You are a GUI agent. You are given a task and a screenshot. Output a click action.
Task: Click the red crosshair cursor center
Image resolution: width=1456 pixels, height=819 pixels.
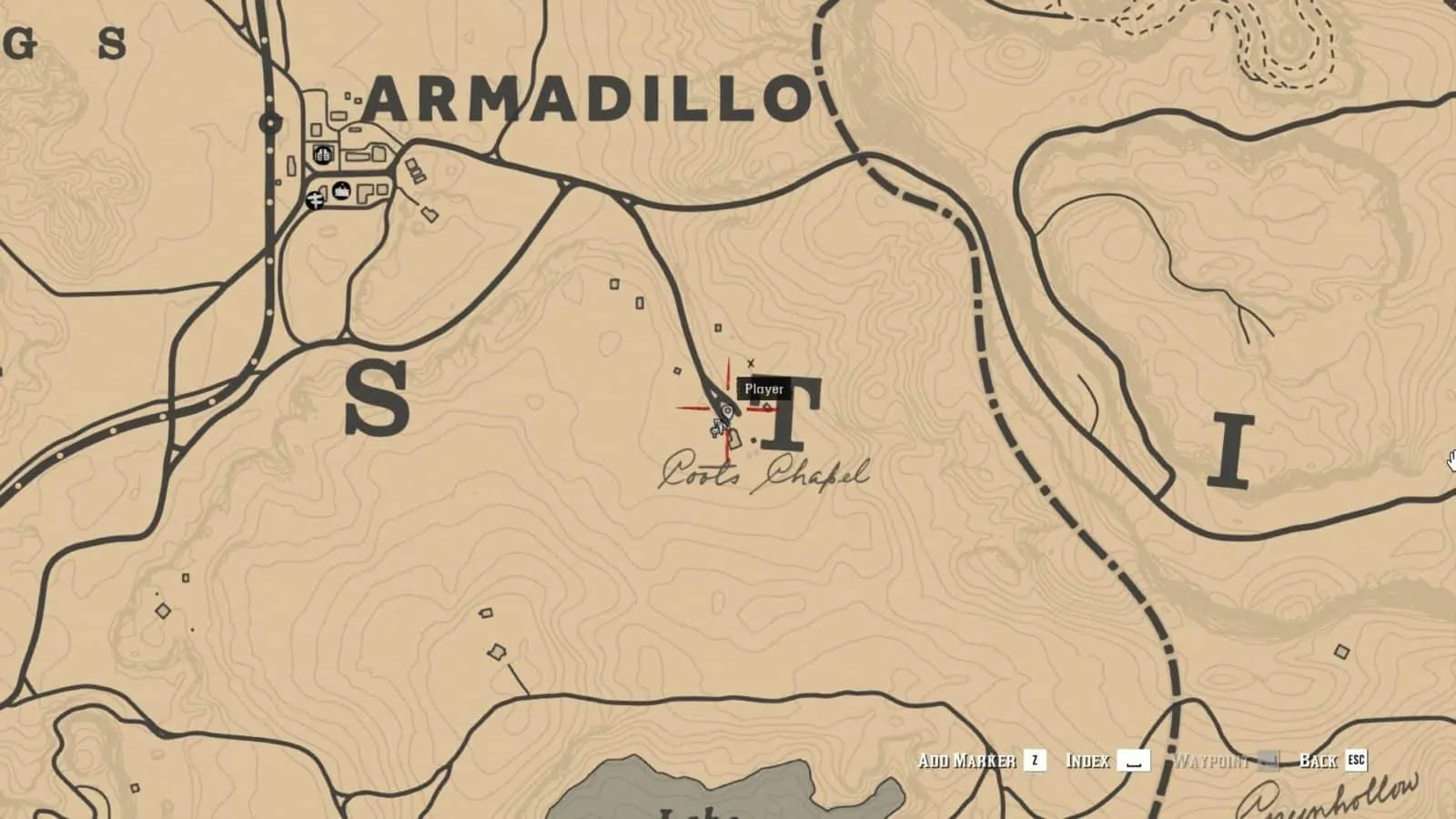tap(728, 409)
